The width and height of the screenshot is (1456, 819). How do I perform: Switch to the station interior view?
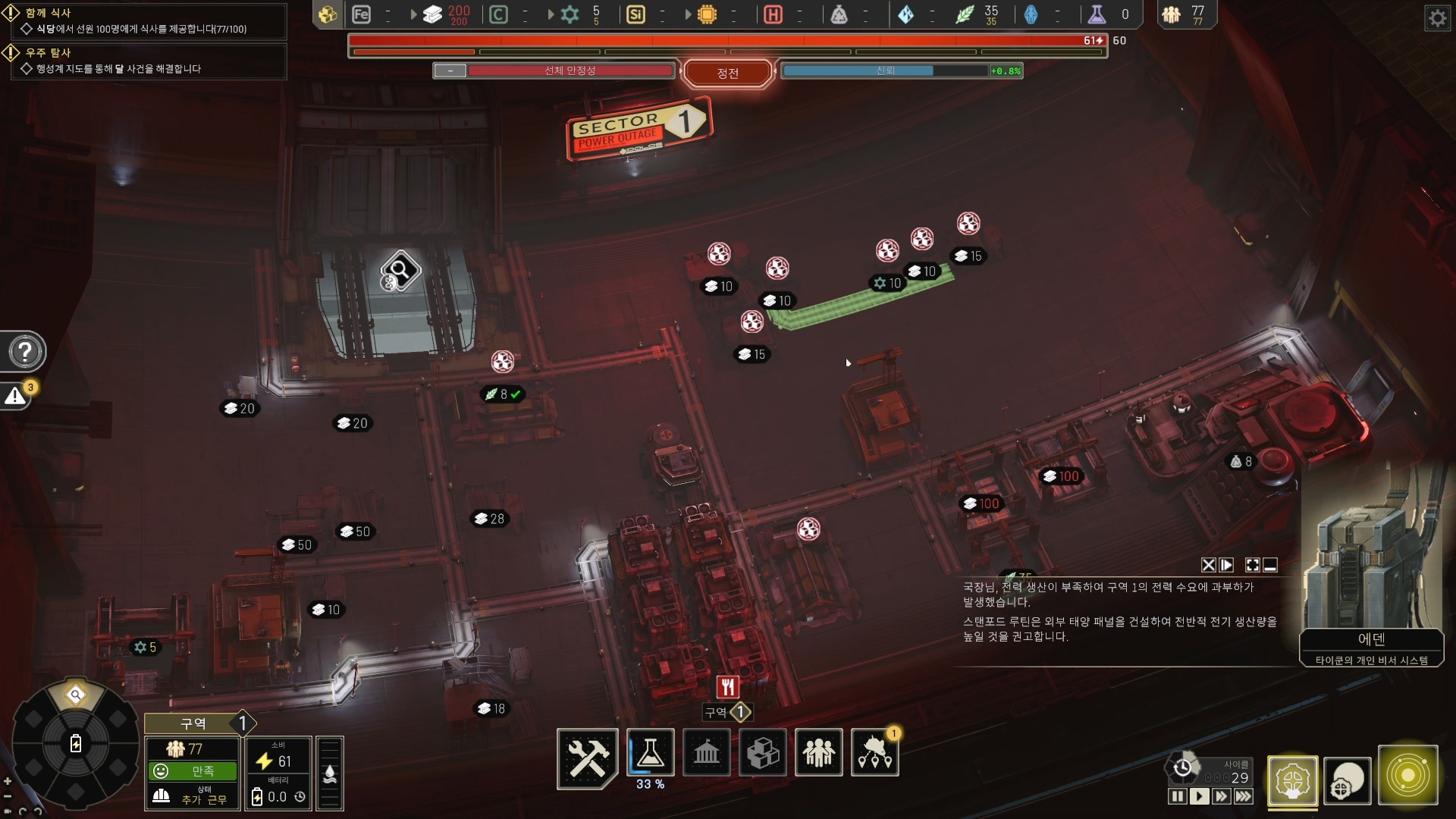[1292, 780]
